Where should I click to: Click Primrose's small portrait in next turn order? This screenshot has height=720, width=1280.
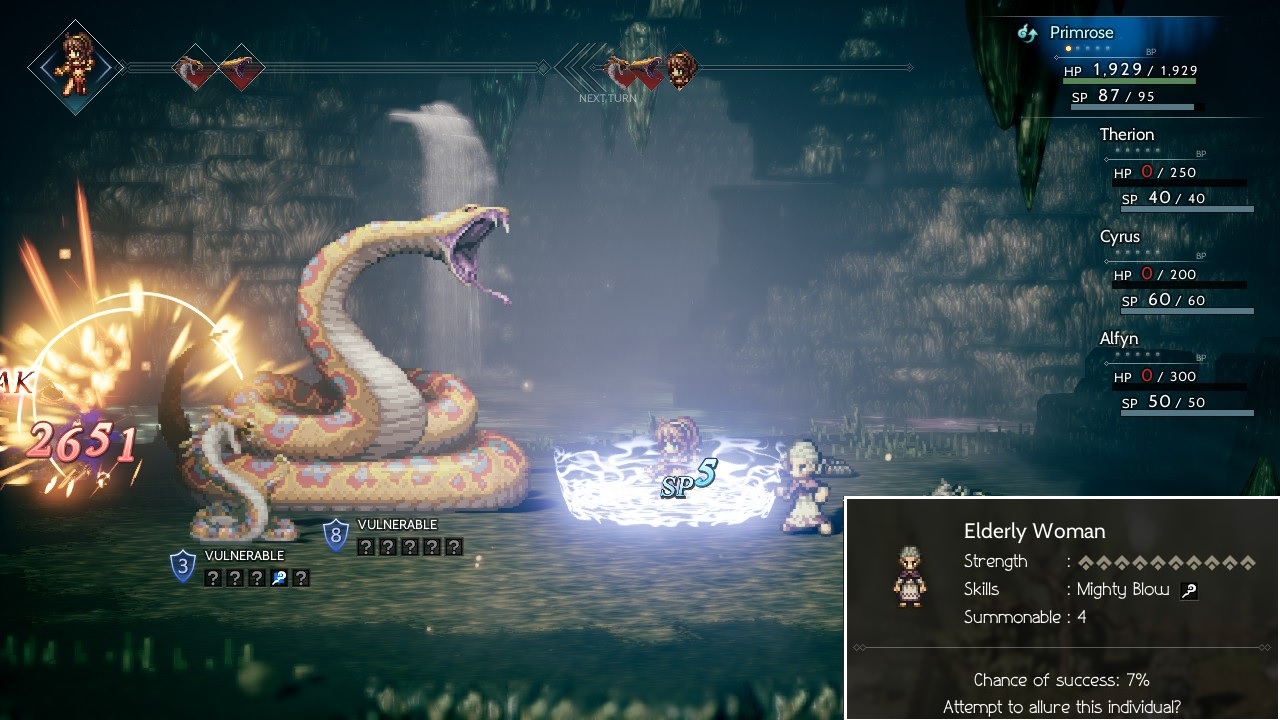682,68
